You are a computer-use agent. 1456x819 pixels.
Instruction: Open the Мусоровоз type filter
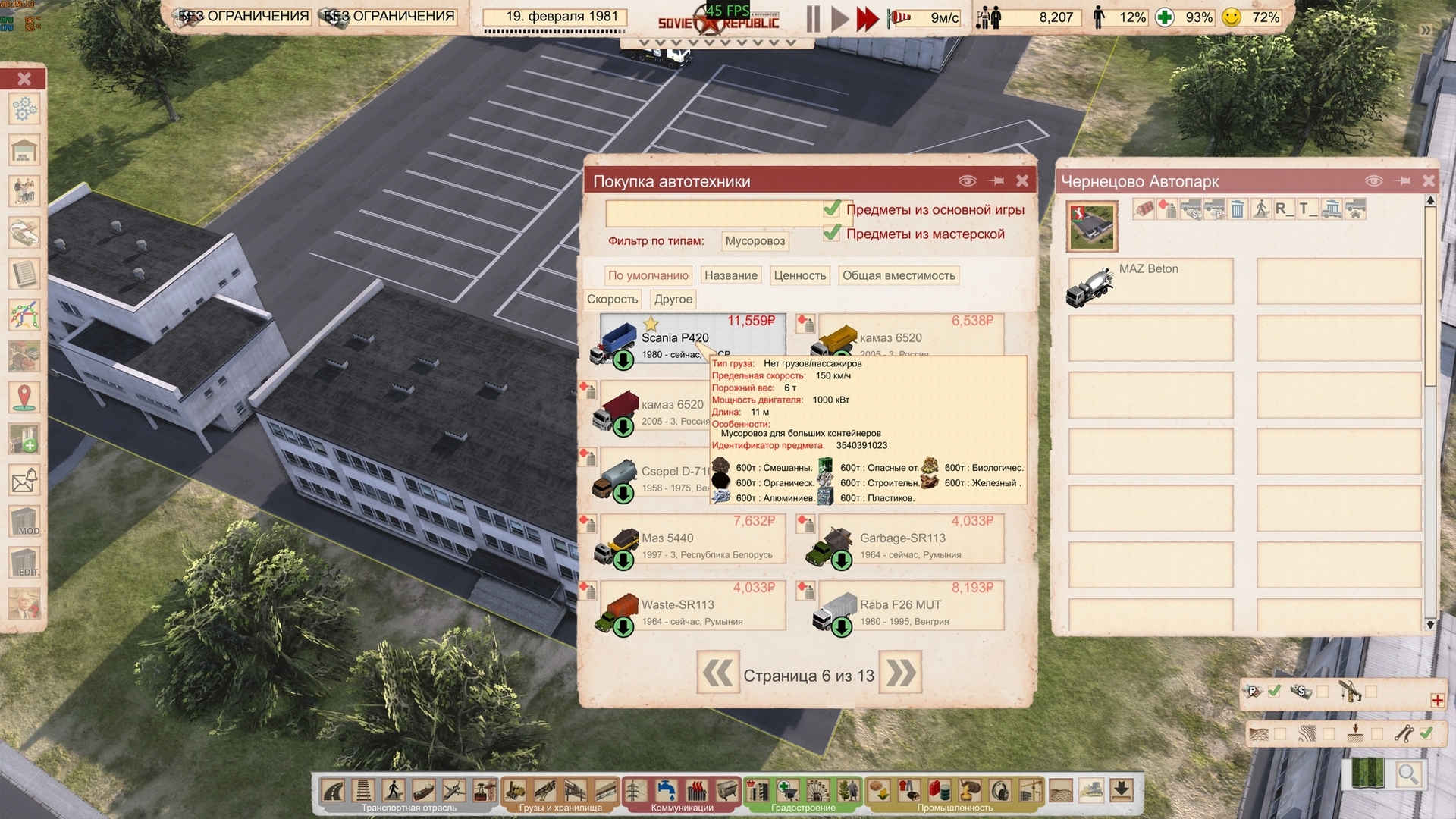coord(755,241)
